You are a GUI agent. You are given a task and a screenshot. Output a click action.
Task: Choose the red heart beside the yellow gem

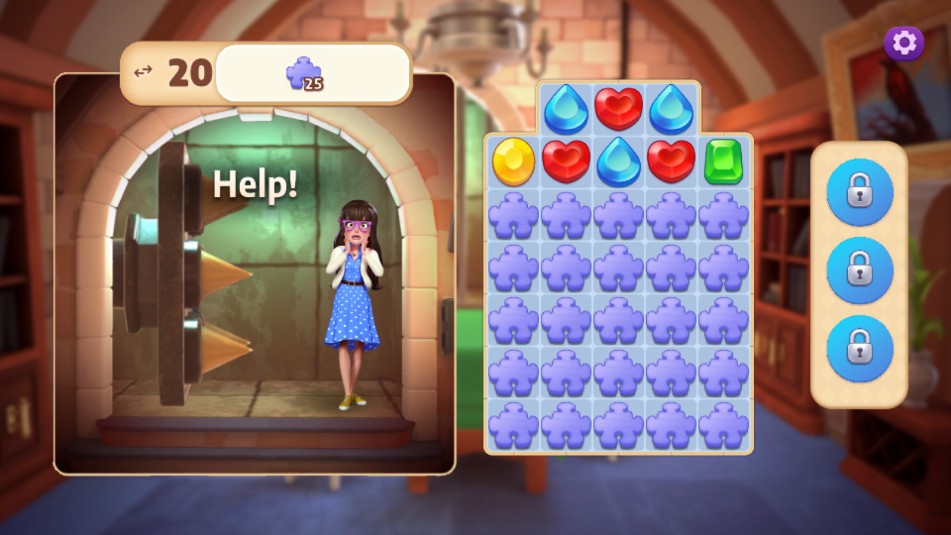(566, 161)
